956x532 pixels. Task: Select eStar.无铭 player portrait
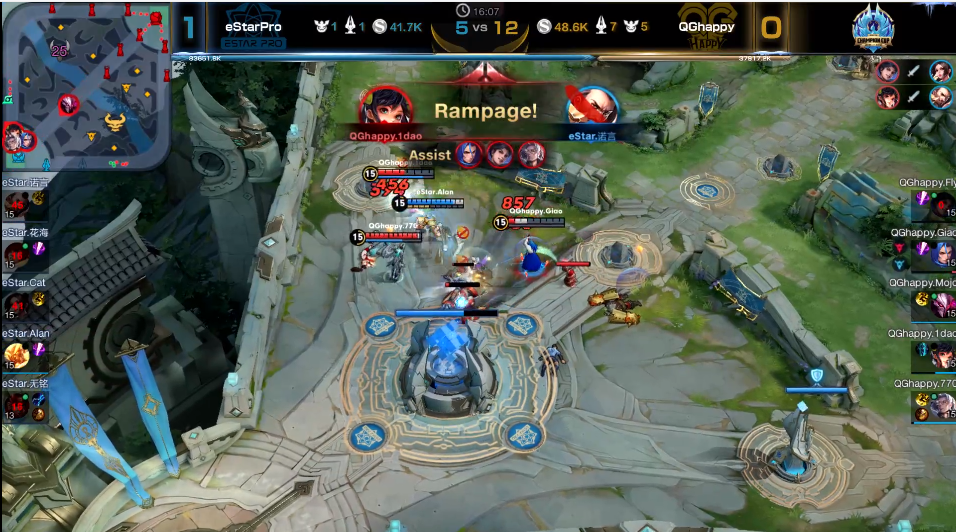click(x=16, y=405)
